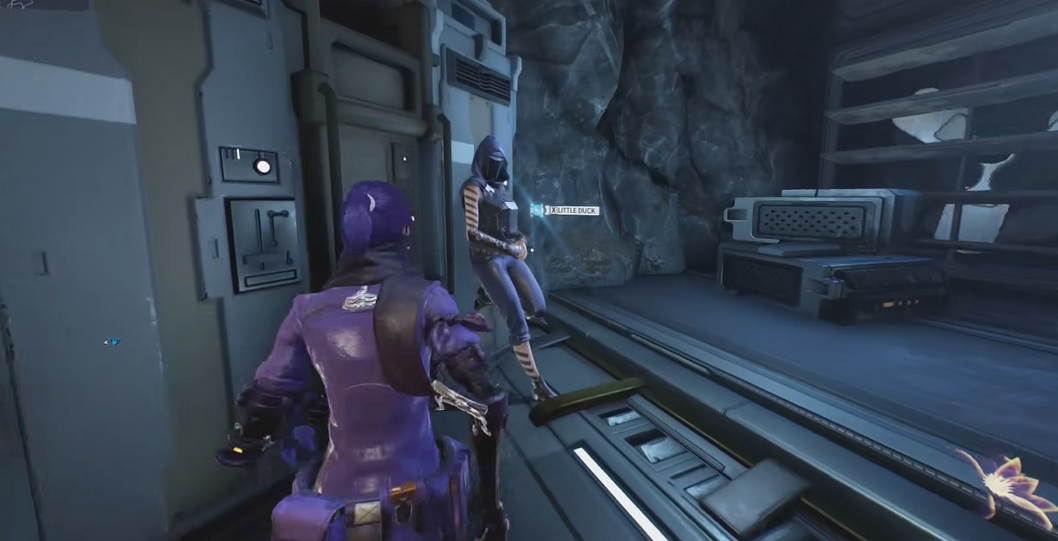Click the small blue offscreen waypoint marker
This screenshot has height=541, width=1058.
pyautogui.click(x=111, y=342)
